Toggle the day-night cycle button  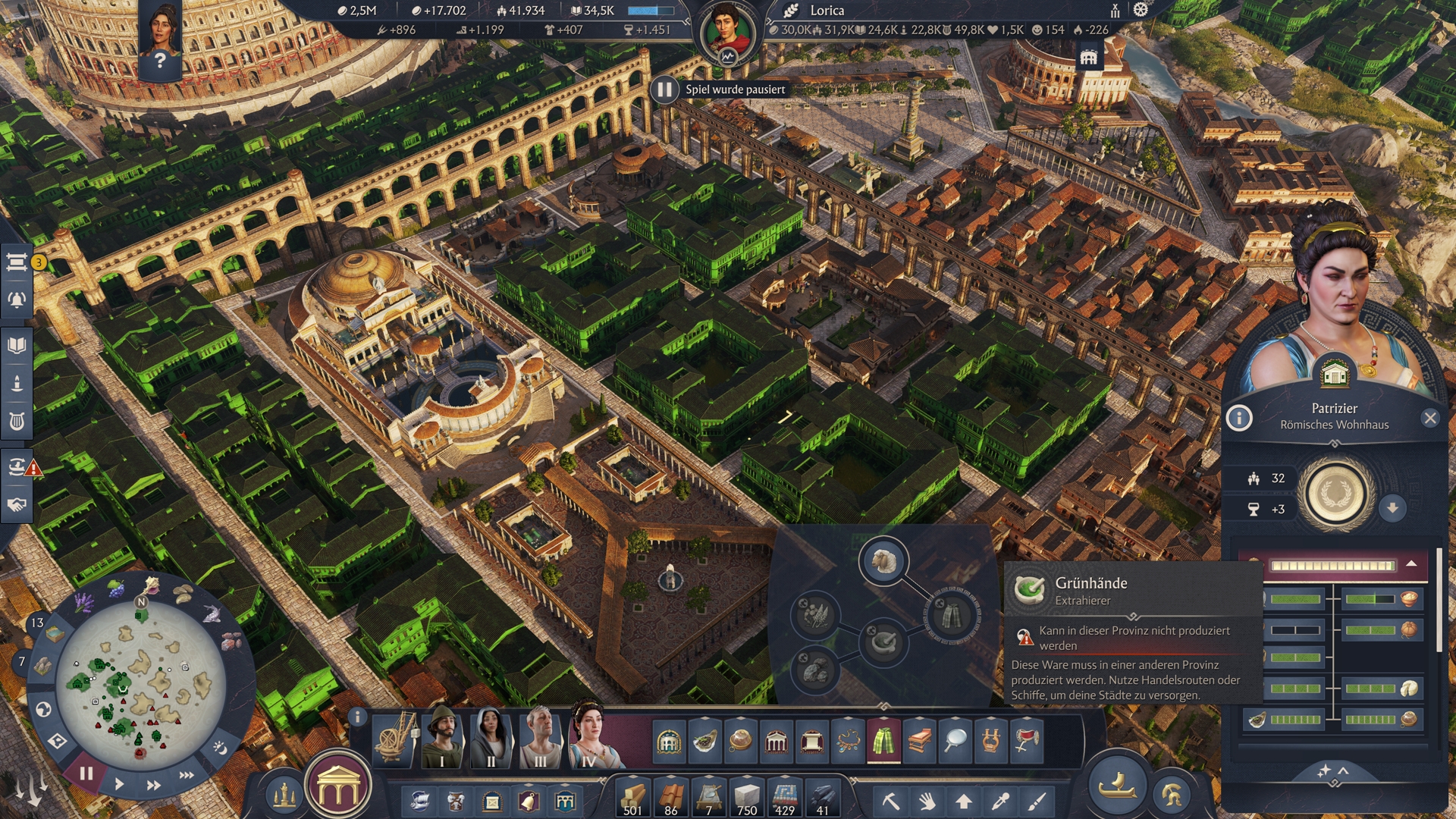click(x=220, y=748)
